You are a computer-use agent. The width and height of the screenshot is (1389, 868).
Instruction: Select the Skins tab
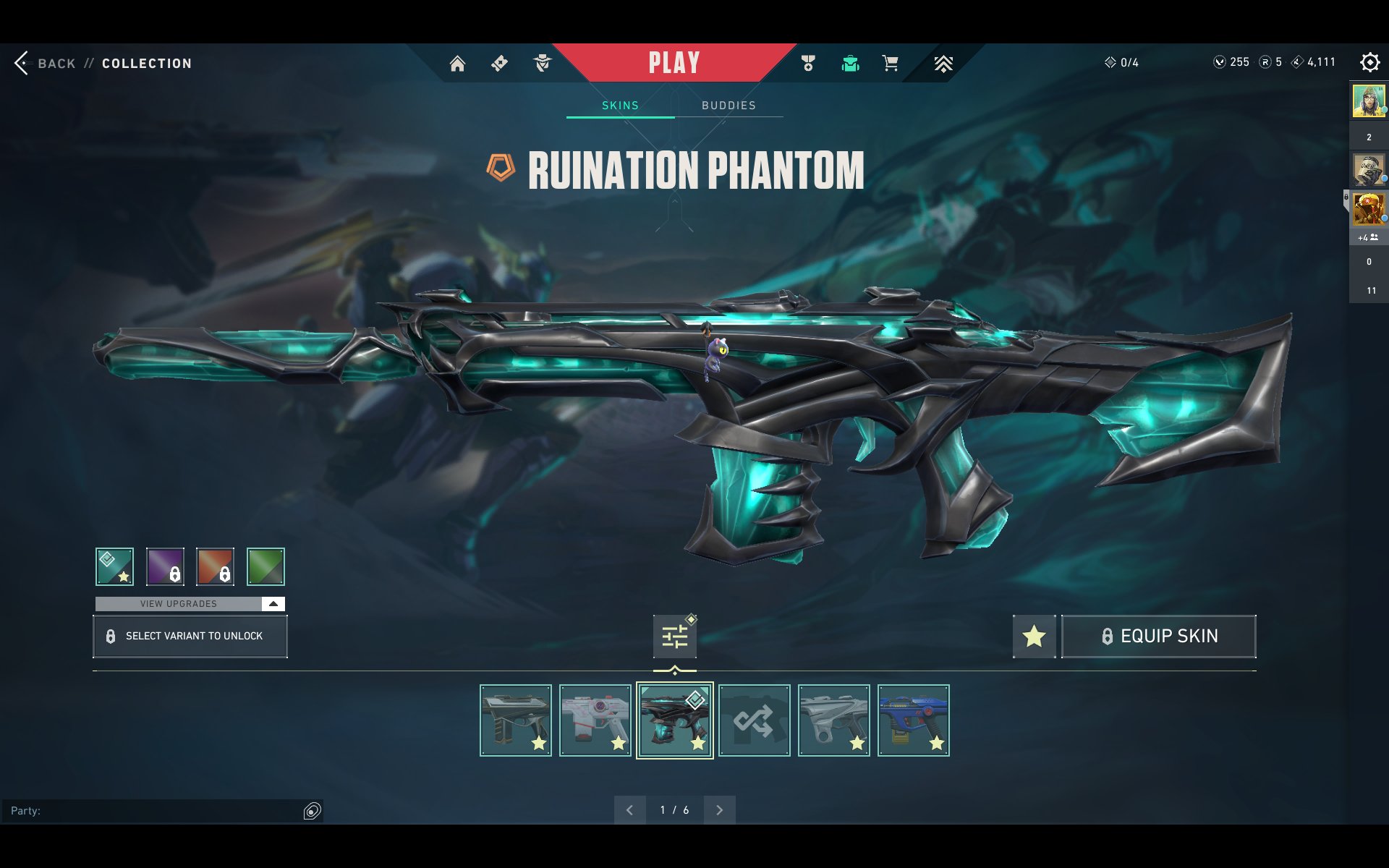point(620,106)
